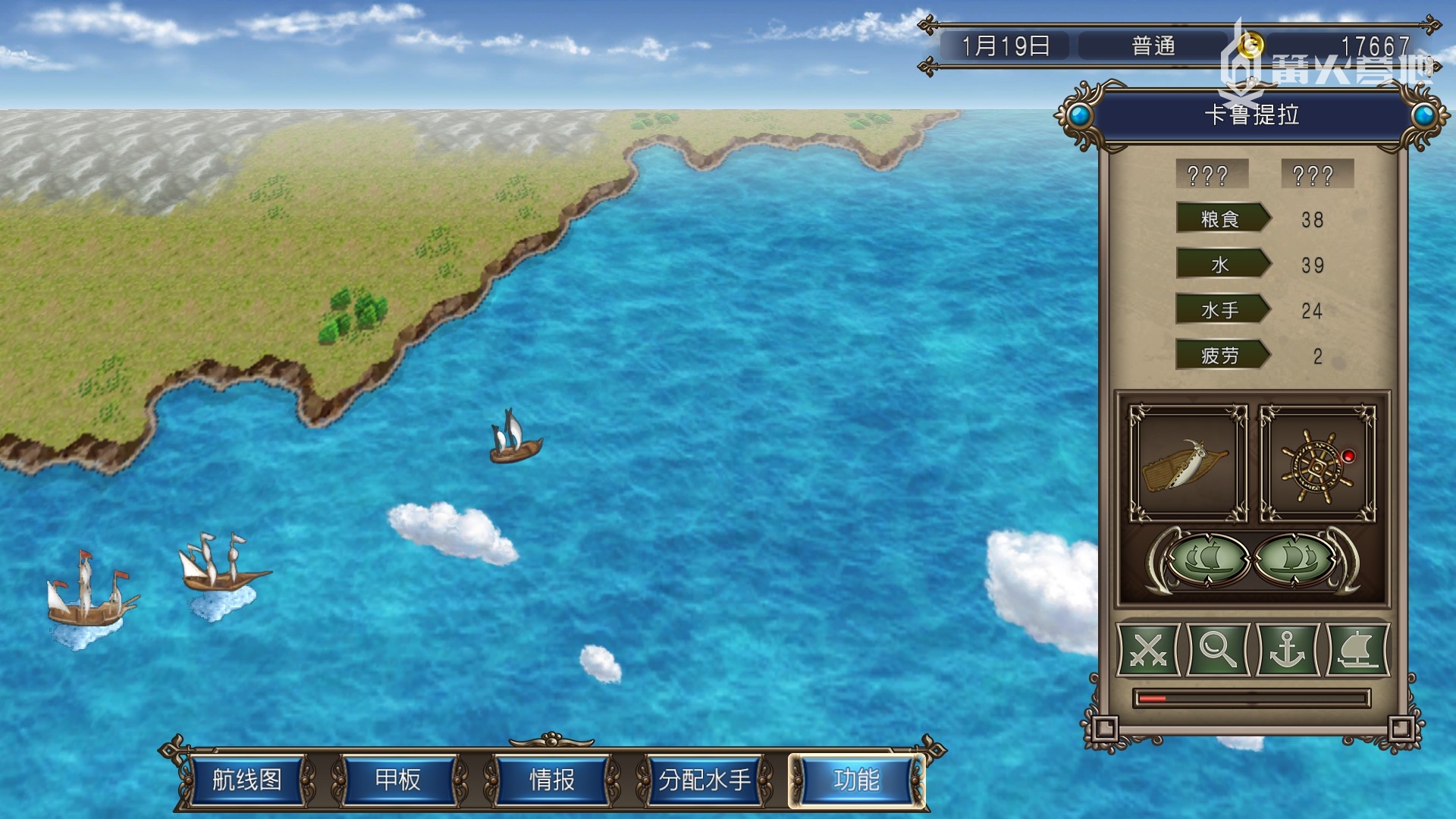The width and height of the screenshot is (1456, 819).
Task: Activate the magnifying glass search icon
Action: pos(1218,650)
